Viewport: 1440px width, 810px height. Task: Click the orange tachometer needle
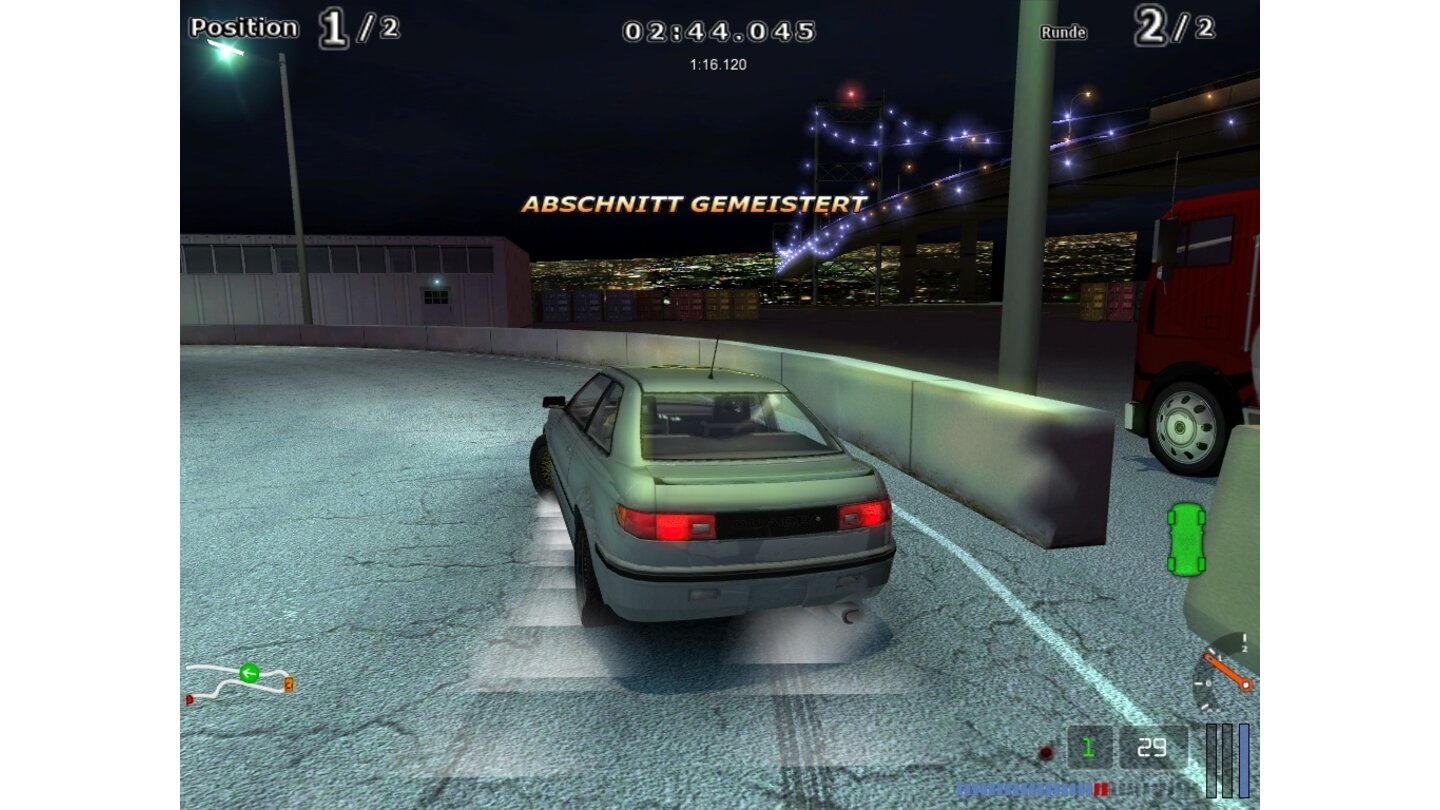[x=1228, y=671]
